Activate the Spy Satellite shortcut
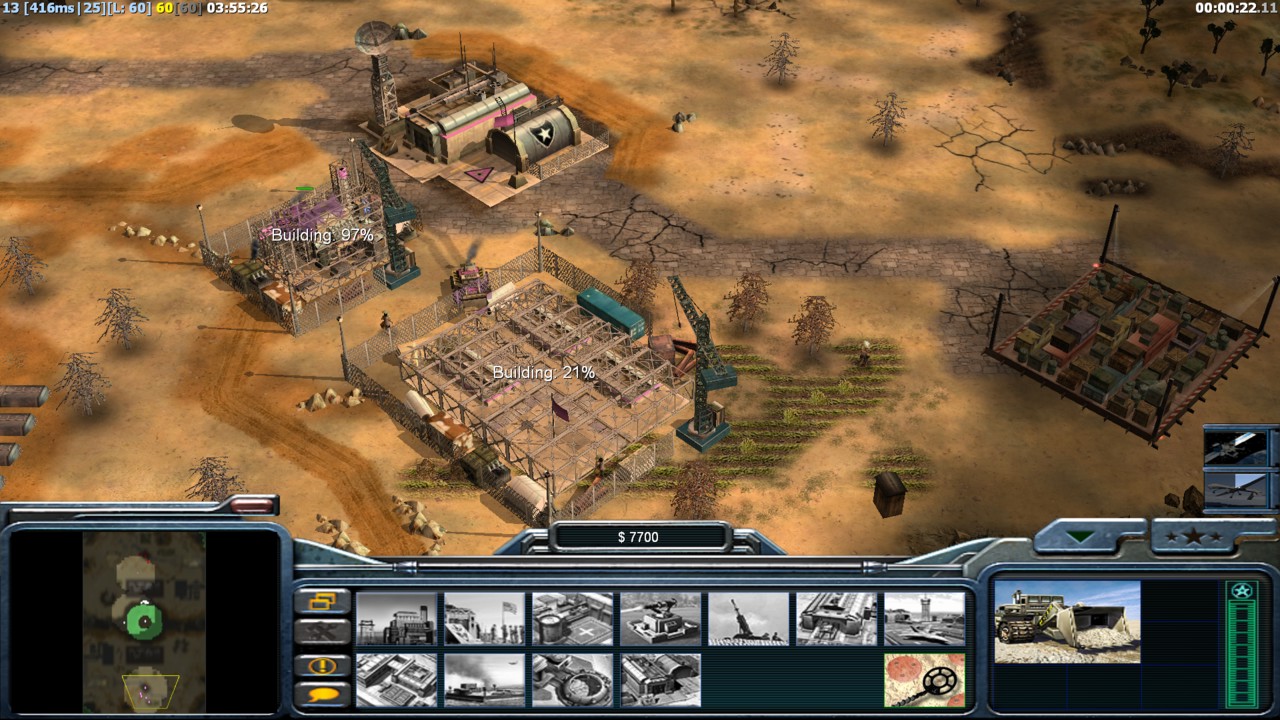 [x=1238, y=449]
